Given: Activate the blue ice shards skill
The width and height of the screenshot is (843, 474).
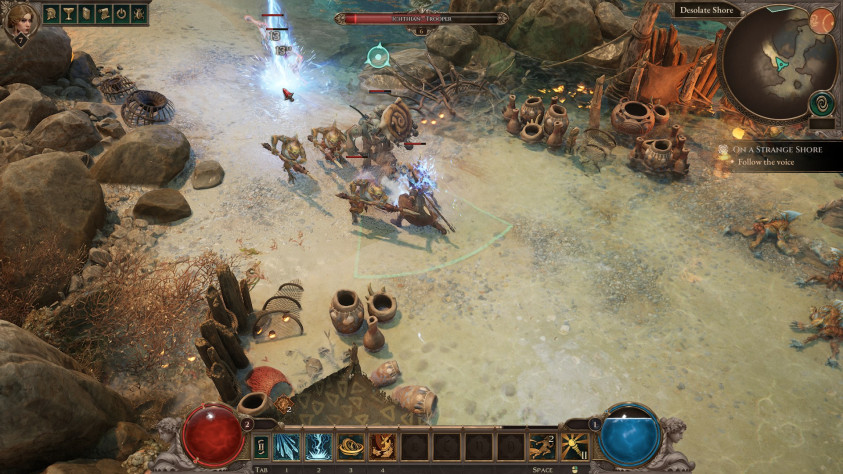Looking at the screenshot, I should (286, 446).
